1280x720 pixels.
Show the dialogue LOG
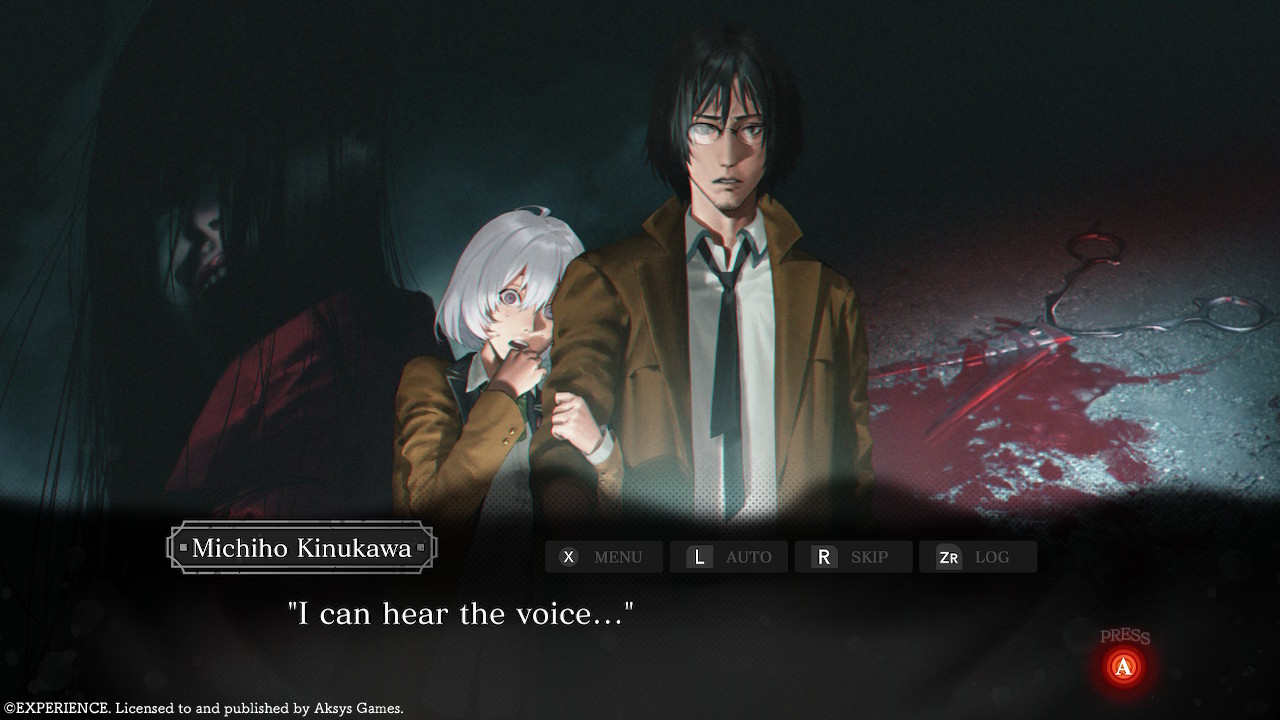coord(977,557)
